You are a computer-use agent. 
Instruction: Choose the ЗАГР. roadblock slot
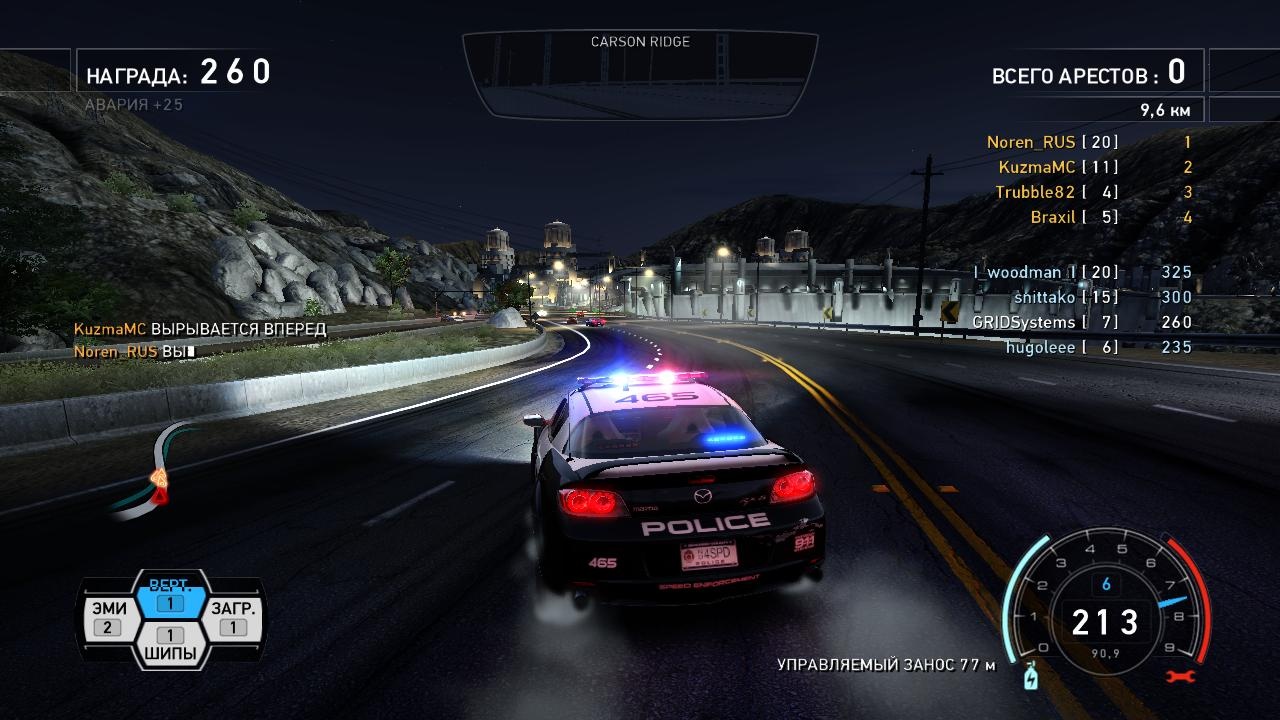[233, 619]
